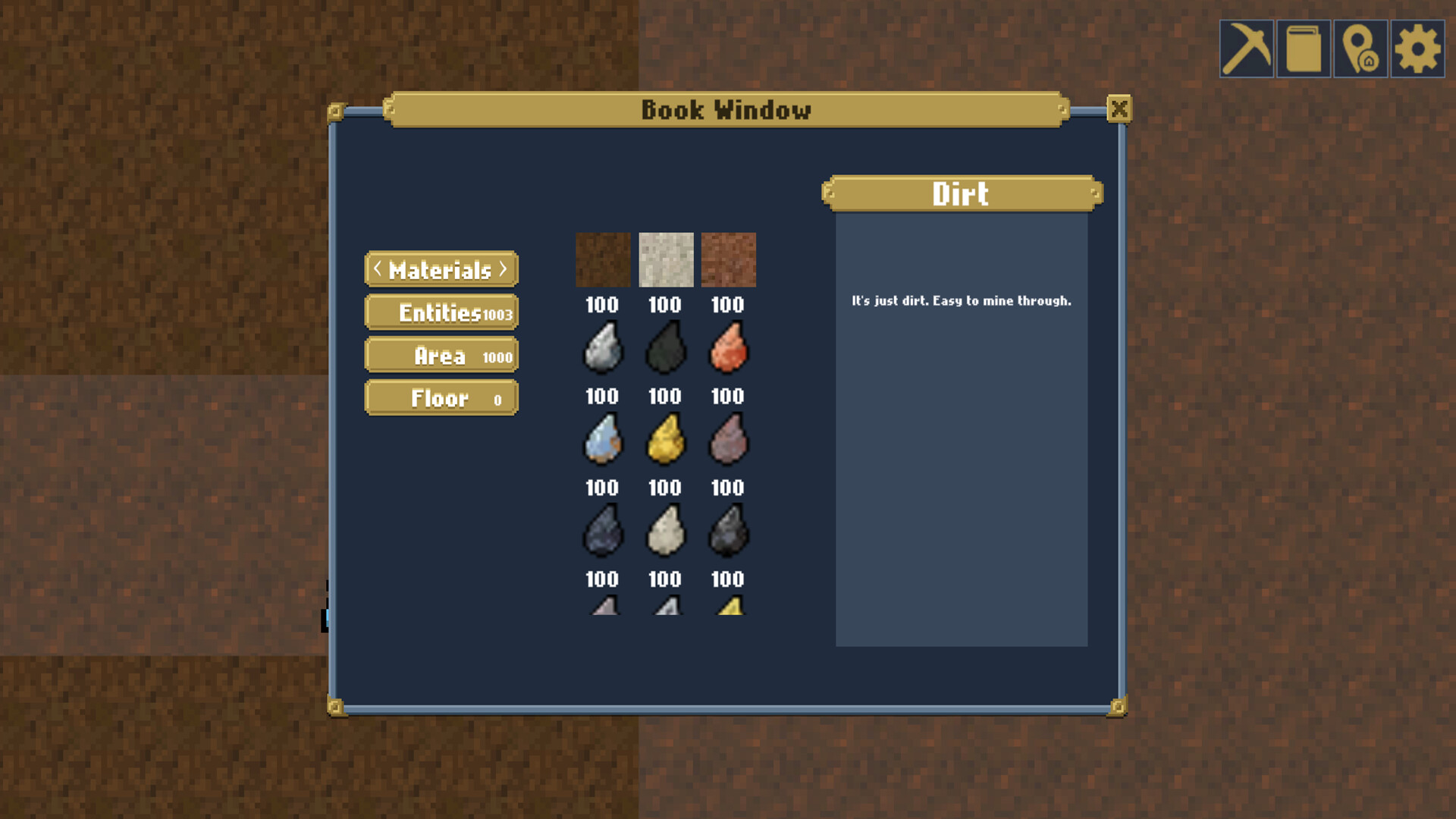Select the gray stone droplet icon
1456x819 pixels.
pos(602,347)
